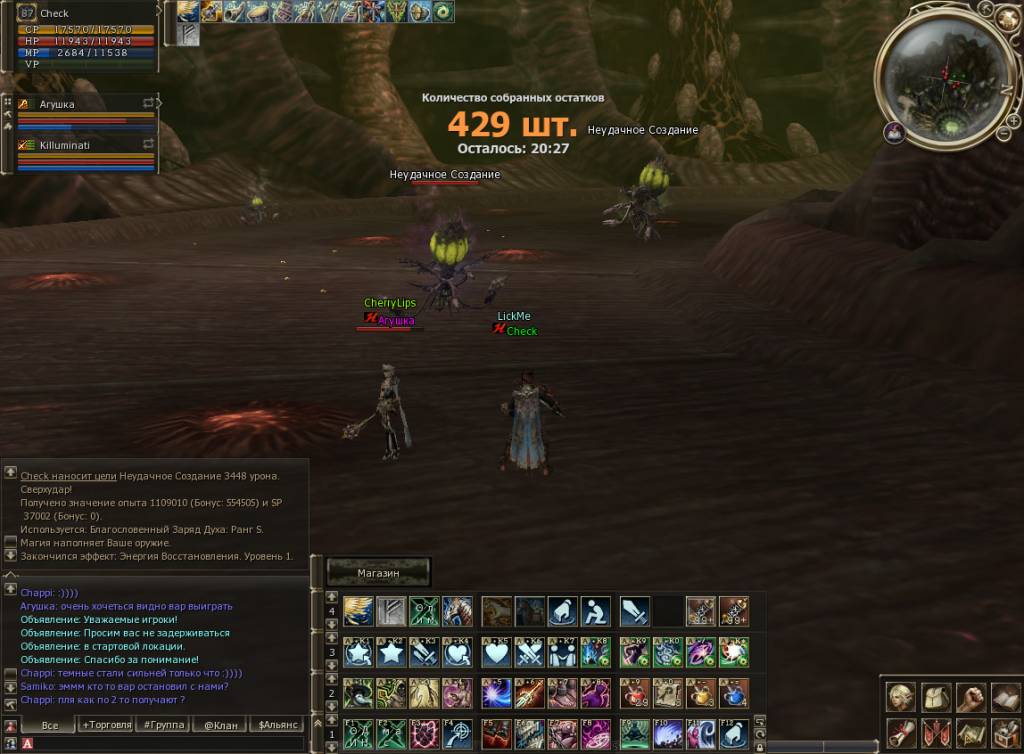Switch to the Все chat tab
The height and width of the screenshot is (754, 1024).
point(47,724)
